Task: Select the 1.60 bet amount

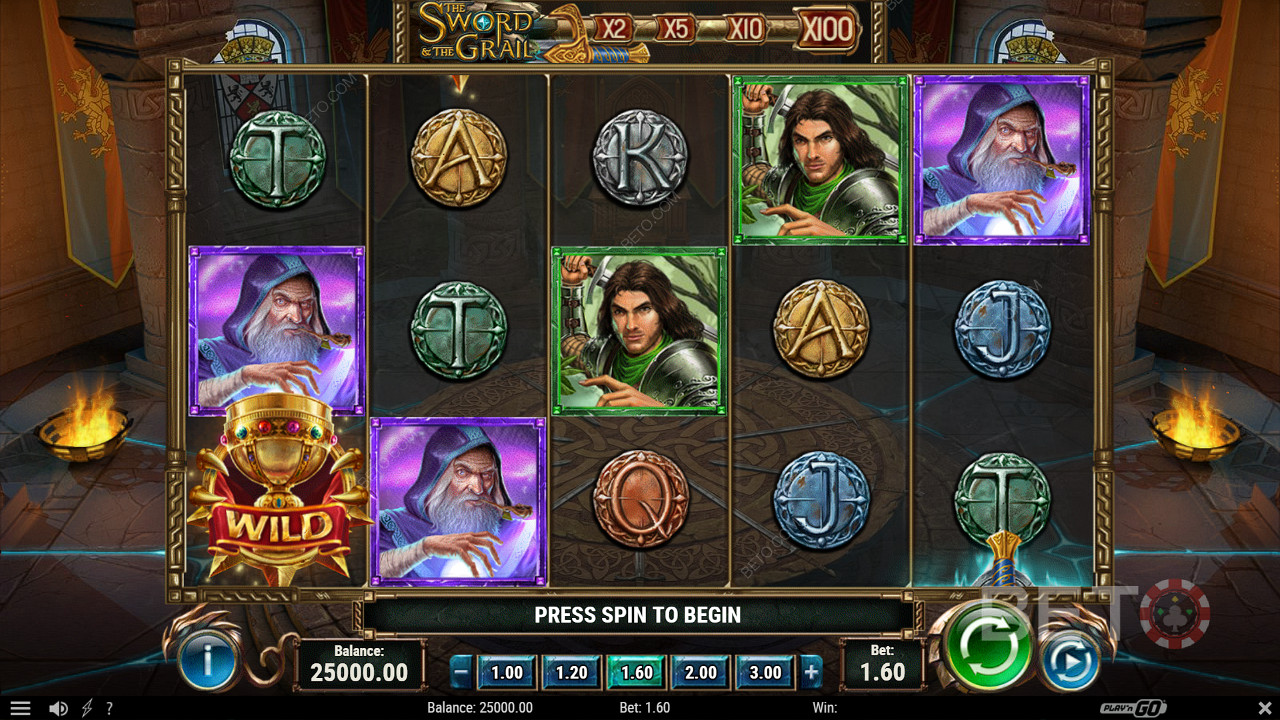Action: pyautogui.click(x=637, y=672)
